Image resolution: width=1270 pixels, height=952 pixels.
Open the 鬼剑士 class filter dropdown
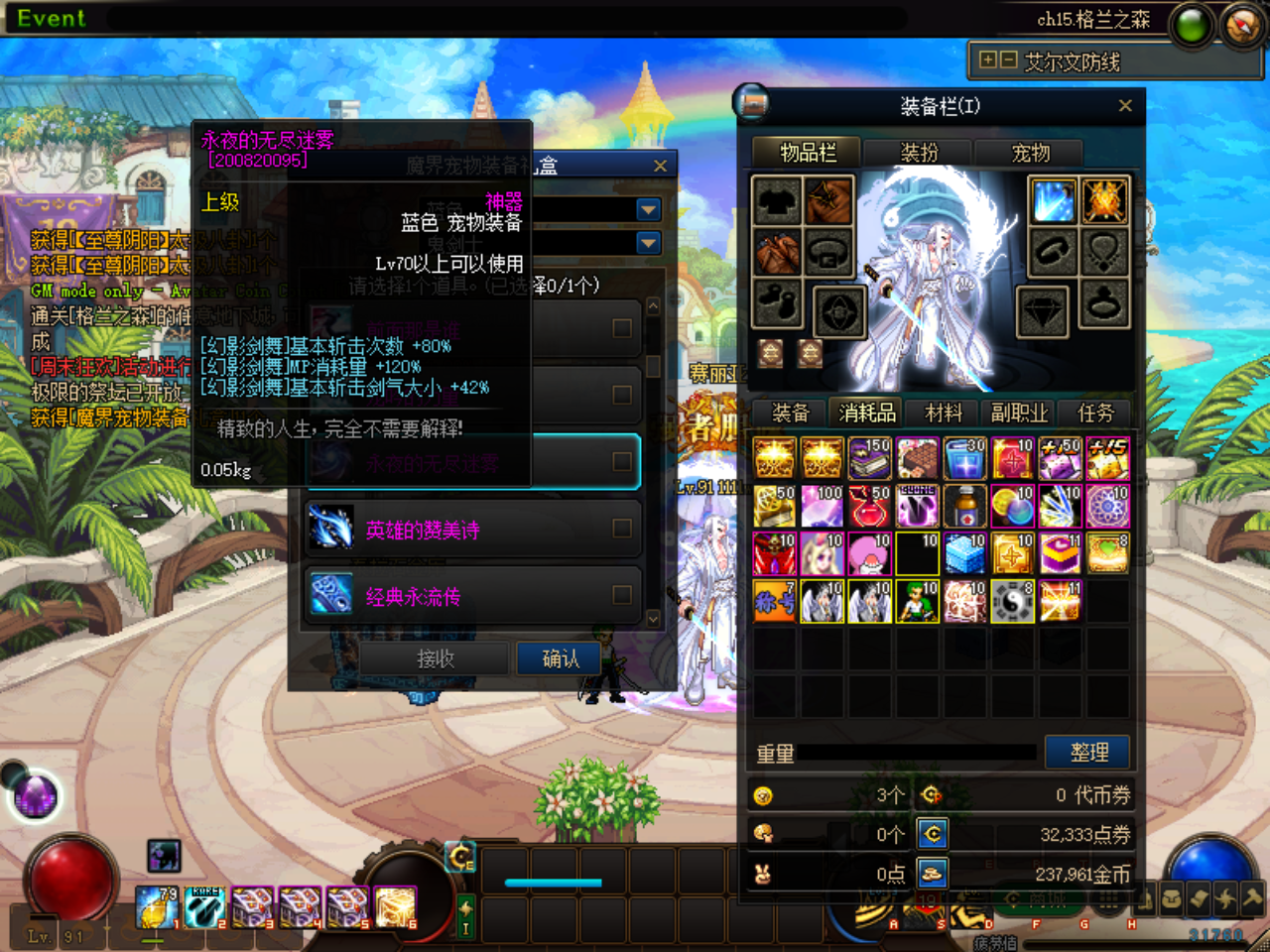647,242
